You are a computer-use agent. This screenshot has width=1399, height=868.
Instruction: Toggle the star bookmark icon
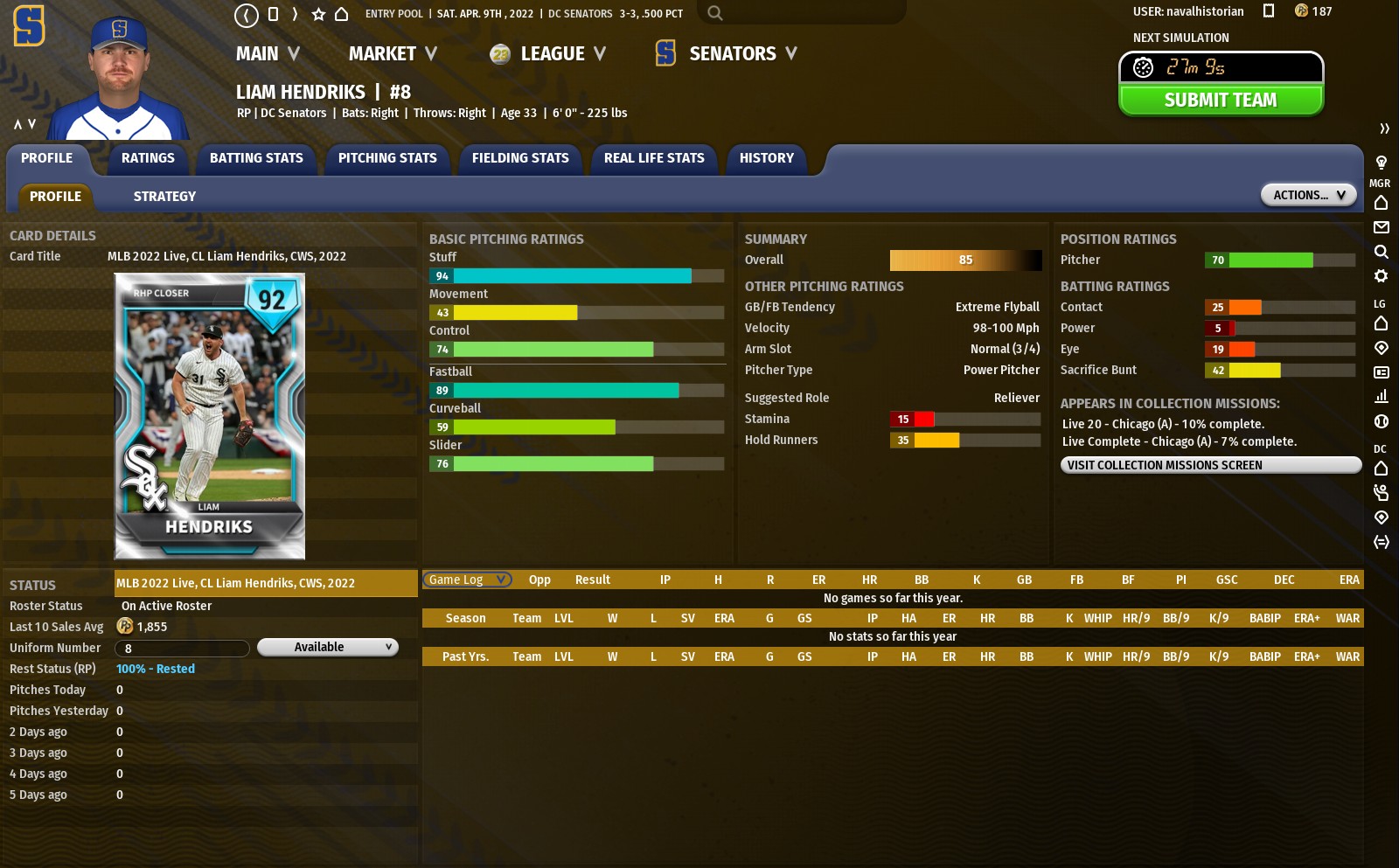[x=319, y=14]
